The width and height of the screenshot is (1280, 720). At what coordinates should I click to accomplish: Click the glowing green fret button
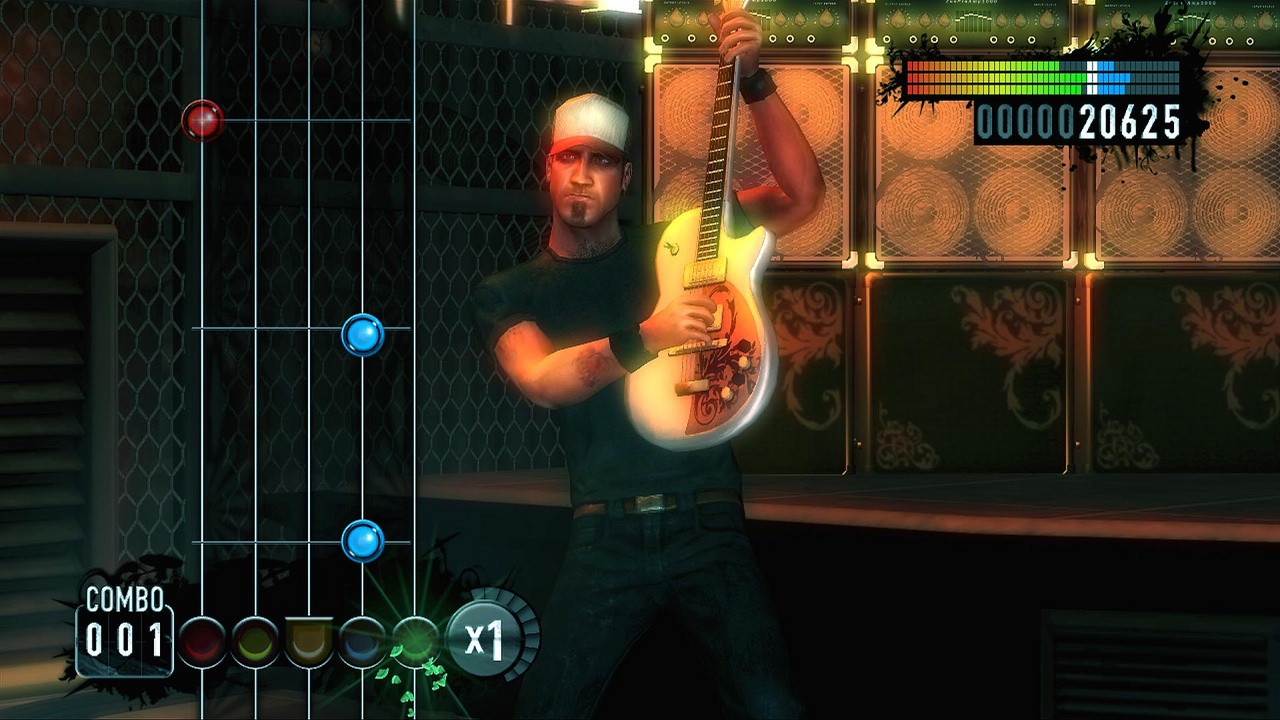tap(415, 640)
